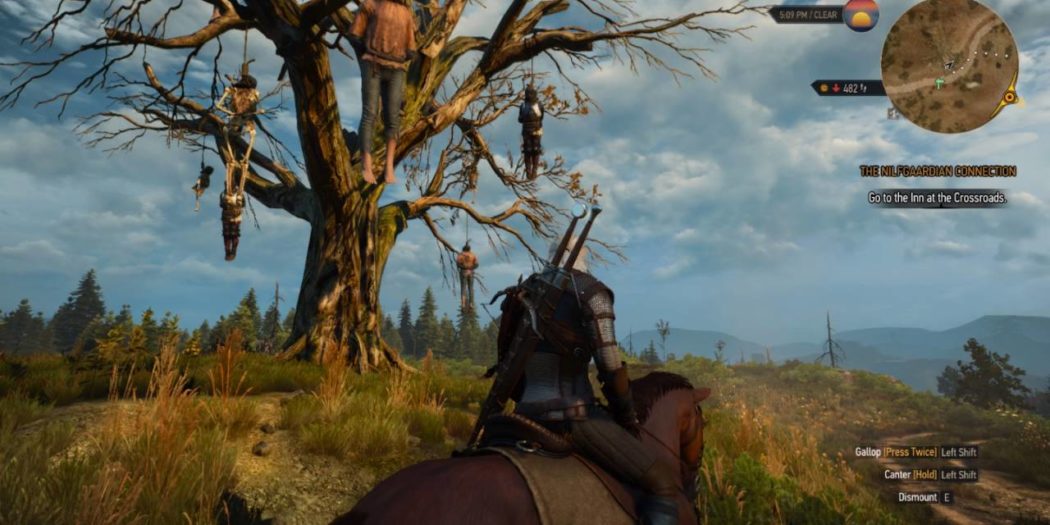The height and width of the screenshot is (525, 1050).
Task: Click the circular minimap
Action: (948, 66)
